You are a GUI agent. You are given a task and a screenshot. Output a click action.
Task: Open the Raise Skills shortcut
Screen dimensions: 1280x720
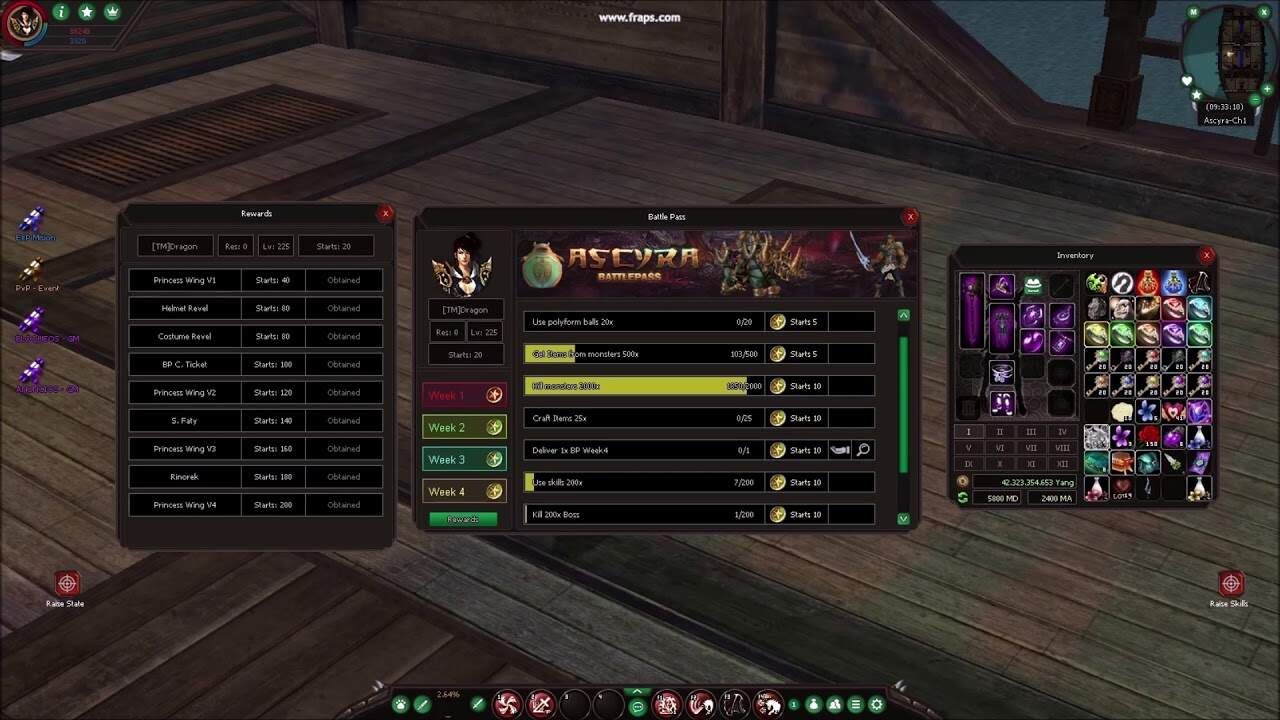pos(1230,584)
